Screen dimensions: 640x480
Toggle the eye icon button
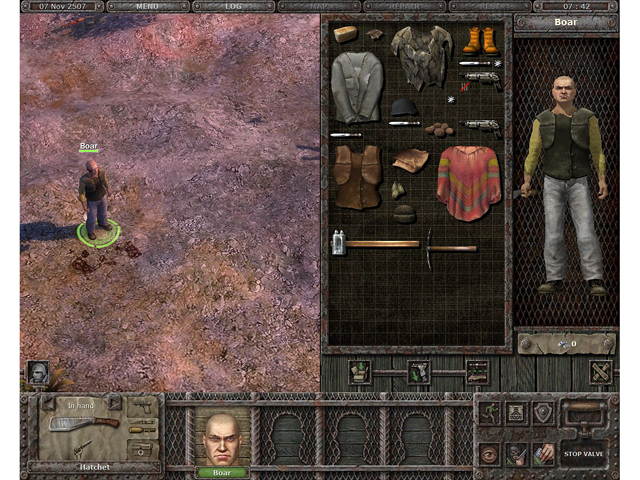(489, 453)
